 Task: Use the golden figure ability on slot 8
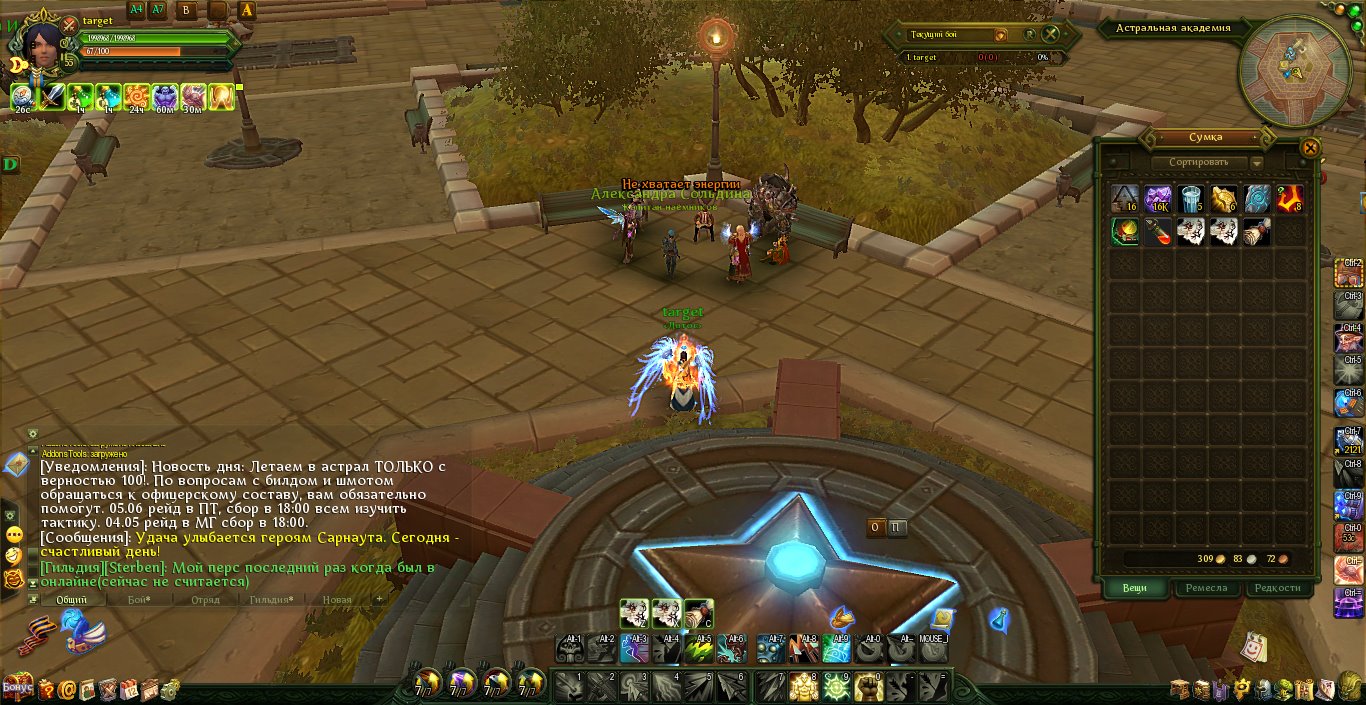click(804, 687)
